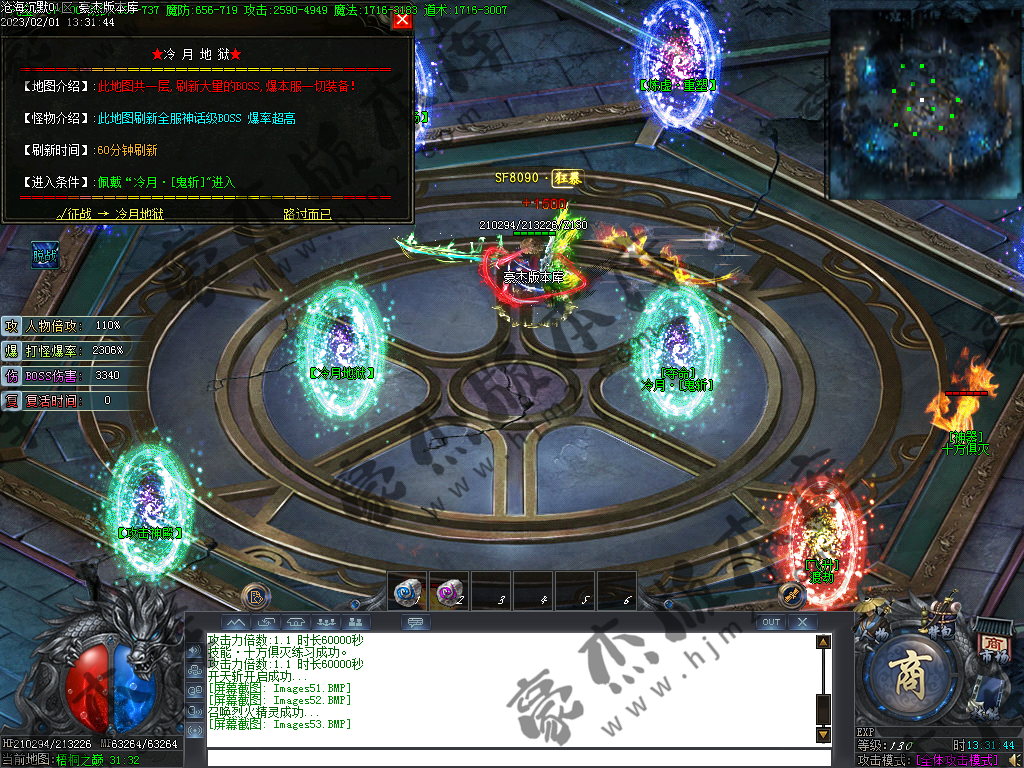Switch the 全体攻击模式 attack mode
Image resolution: width=1024 pixels, height=768 pixels.
click(x=960, y=760)
